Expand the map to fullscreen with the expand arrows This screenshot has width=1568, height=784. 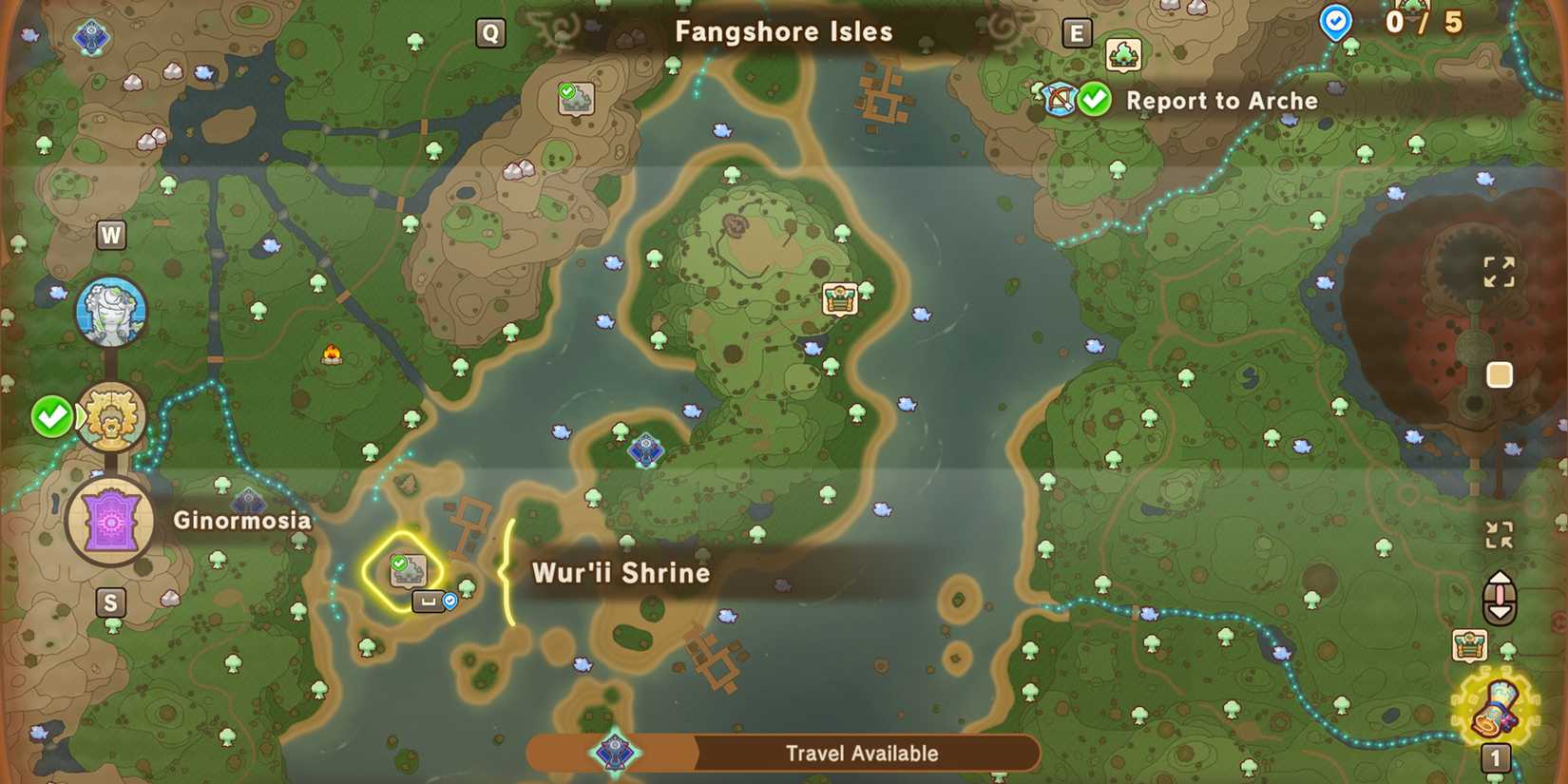[1502, 273]
